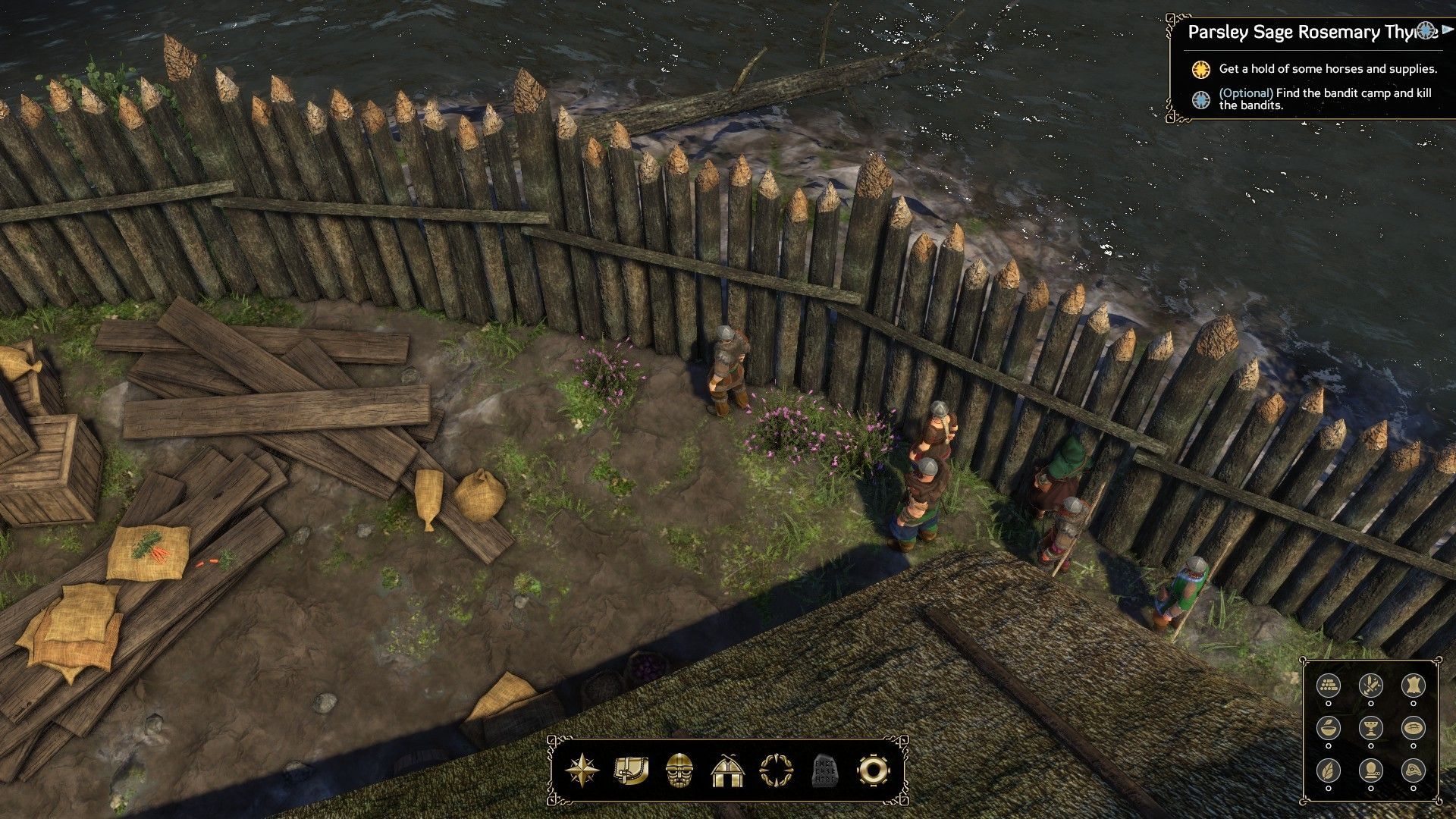
Task: Select the stacked logs resource icon
Action: (1328, 686)
